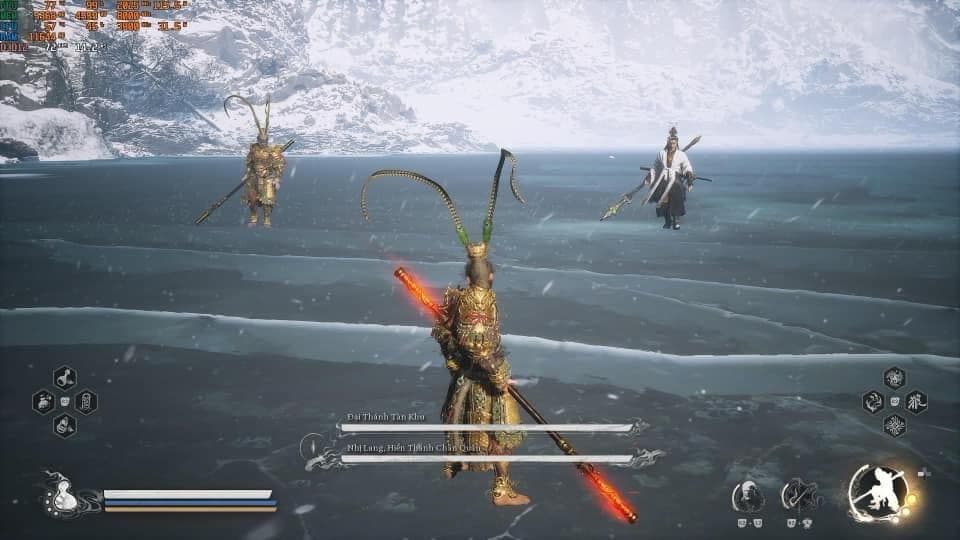Screen dimensions: 960x540
Task: Choose the tall cylinder item slot
Action: (86, 402)
